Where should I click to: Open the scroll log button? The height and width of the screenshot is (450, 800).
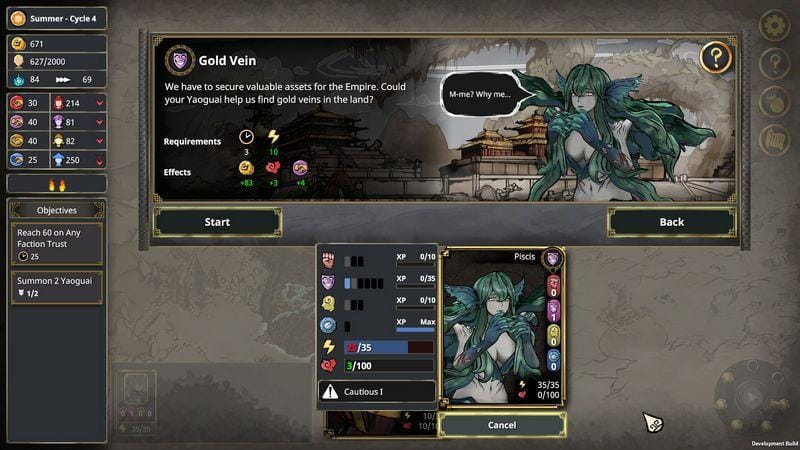775,140
